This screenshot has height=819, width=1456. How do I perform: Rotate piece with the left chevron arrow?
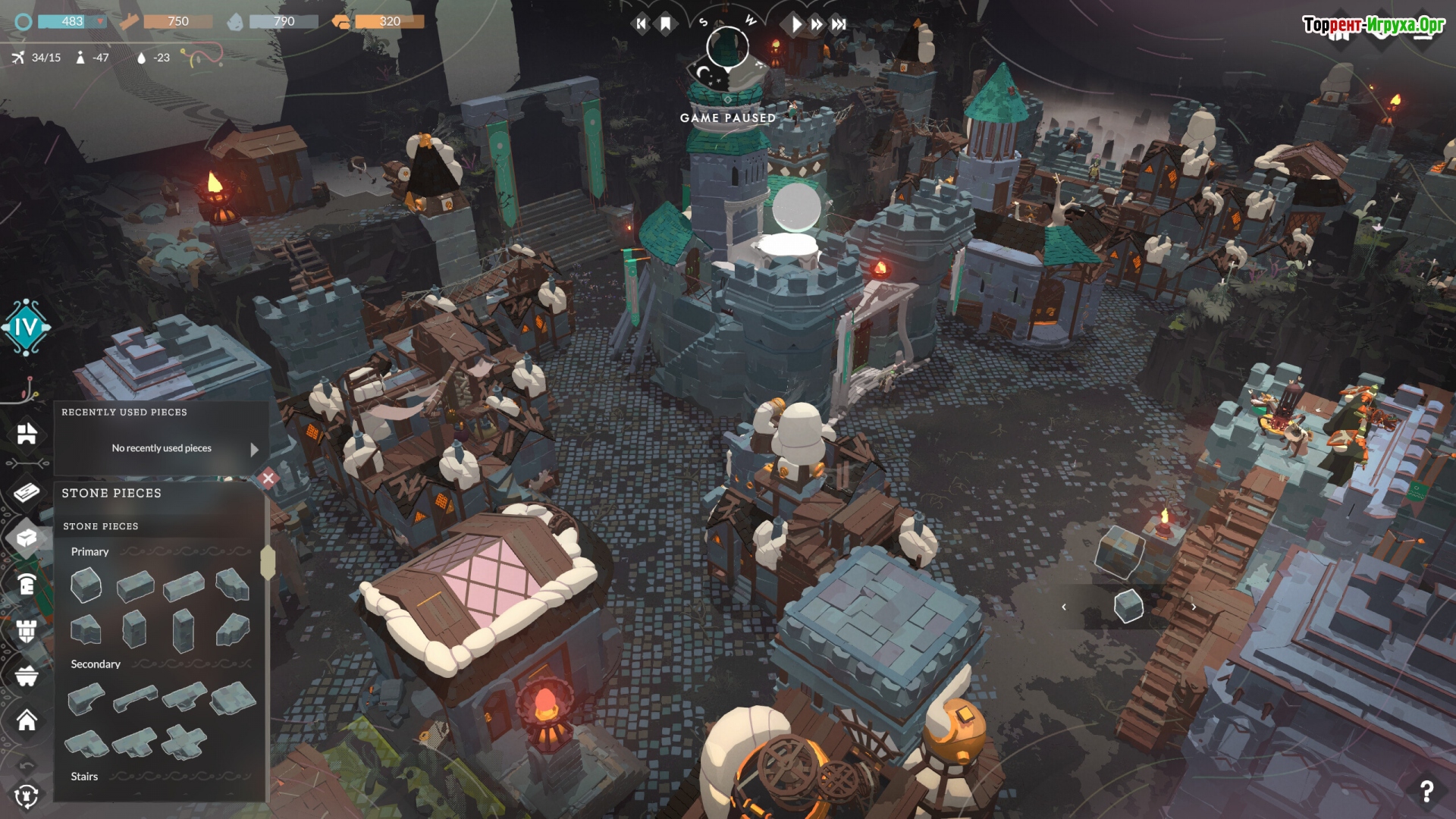point(1064,607)
